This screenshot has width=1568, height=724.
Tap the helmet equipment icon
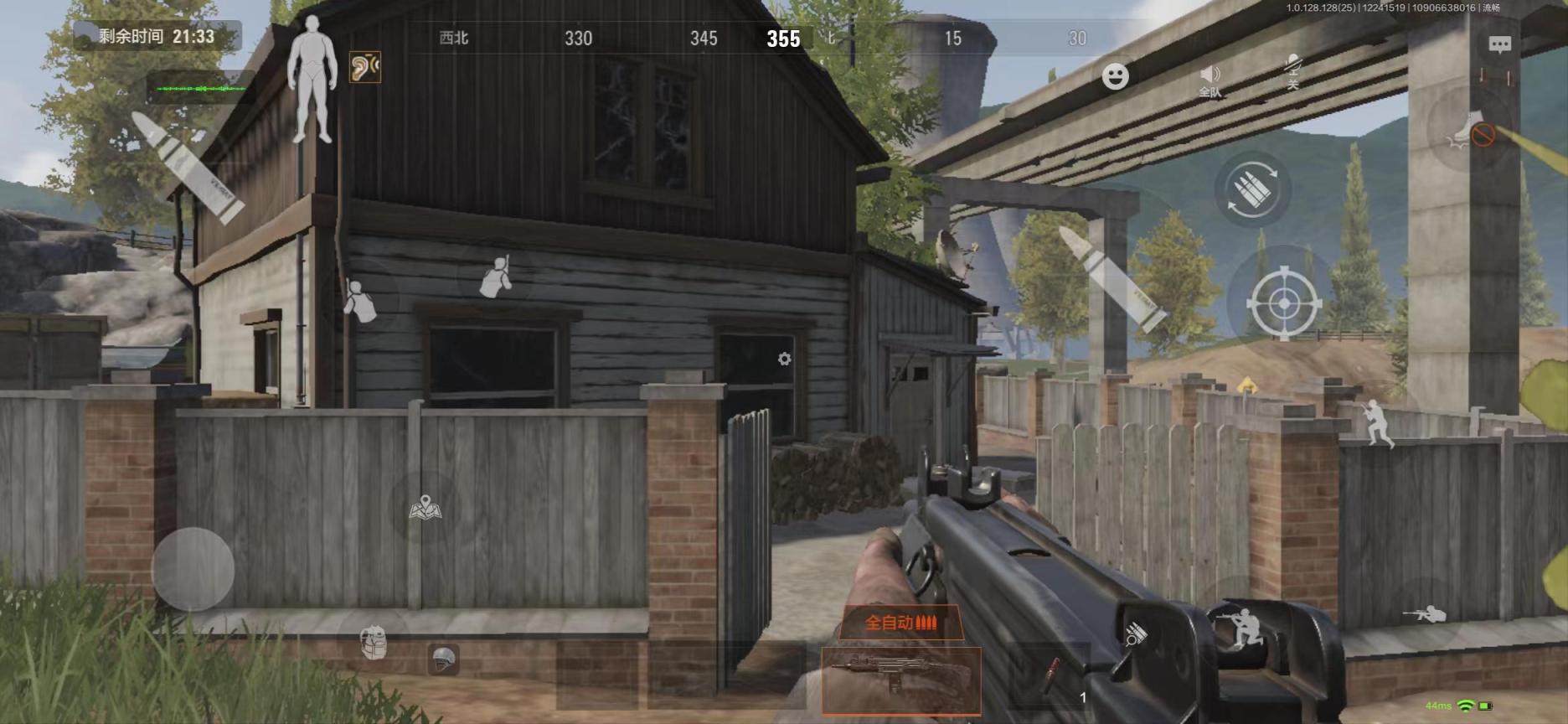point(444,659)
